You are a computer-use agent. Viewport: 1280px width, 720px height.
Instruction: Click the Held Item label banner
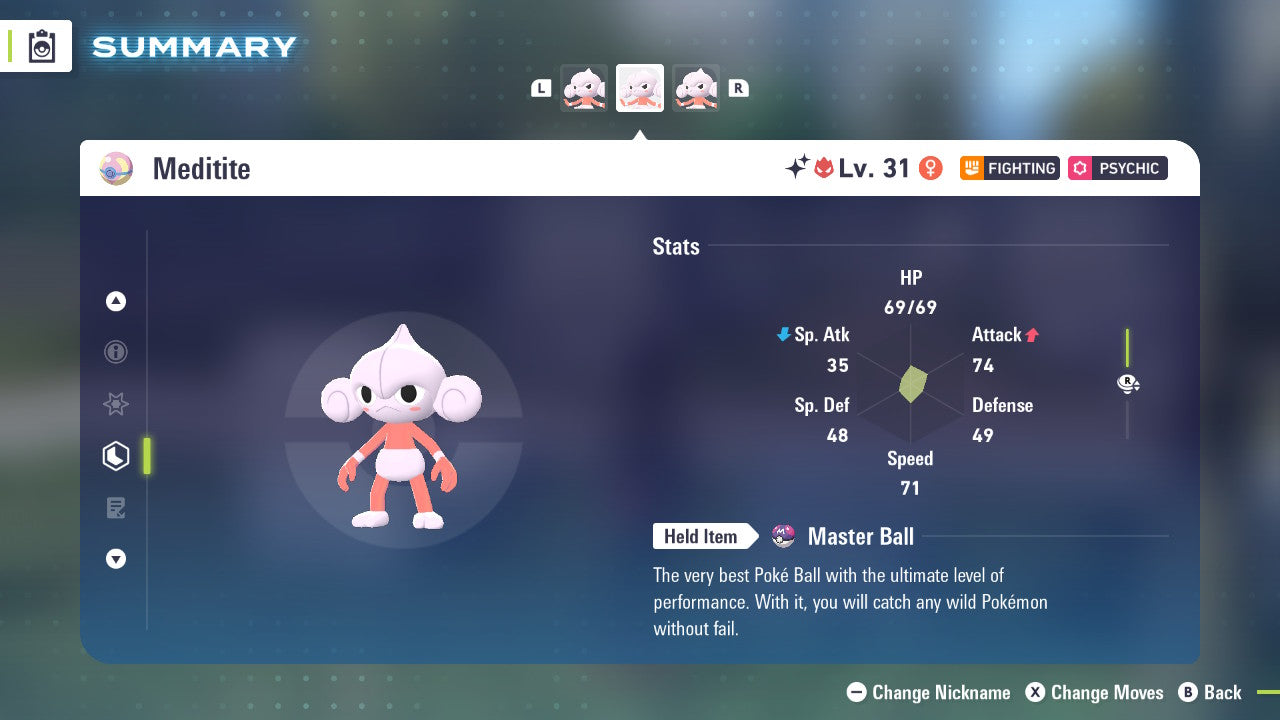(x=703, y=536)
